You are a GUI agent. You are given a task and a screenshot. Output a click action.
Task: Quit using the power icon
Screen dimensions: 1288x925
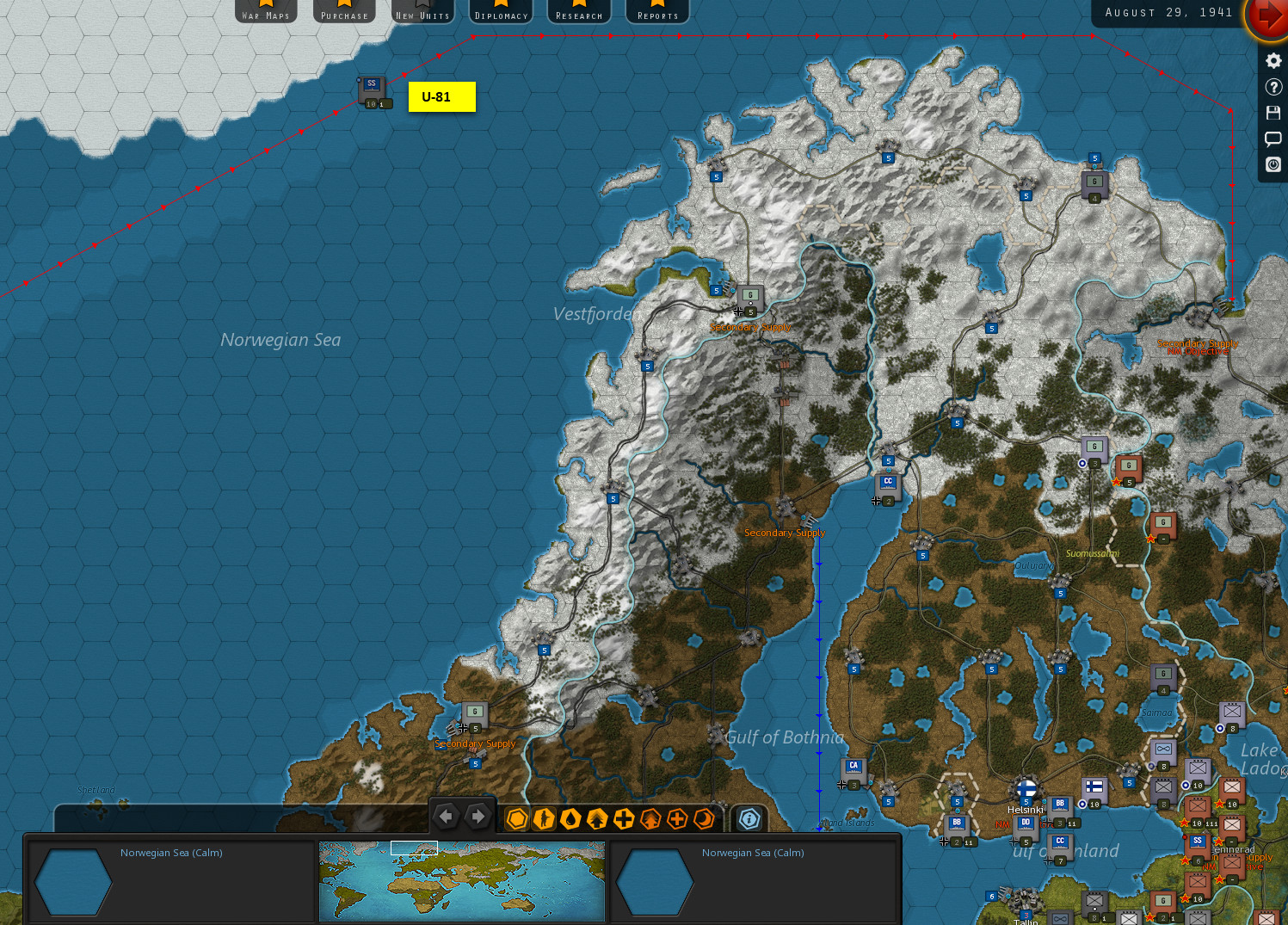pyautogui.click(x=1273, y=164)
